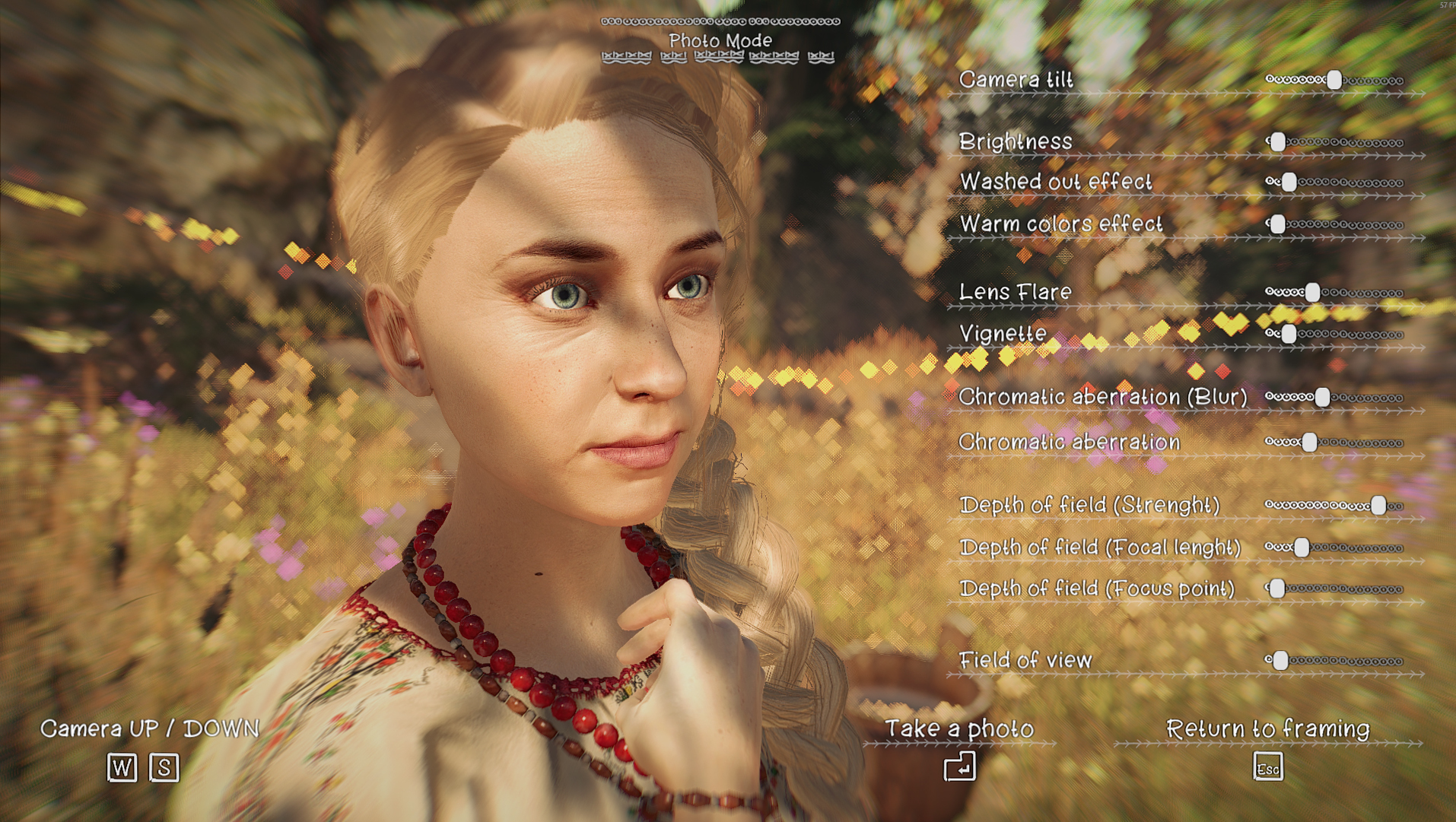
Task: Change the Washed out effect slider
Action: 1289,182
